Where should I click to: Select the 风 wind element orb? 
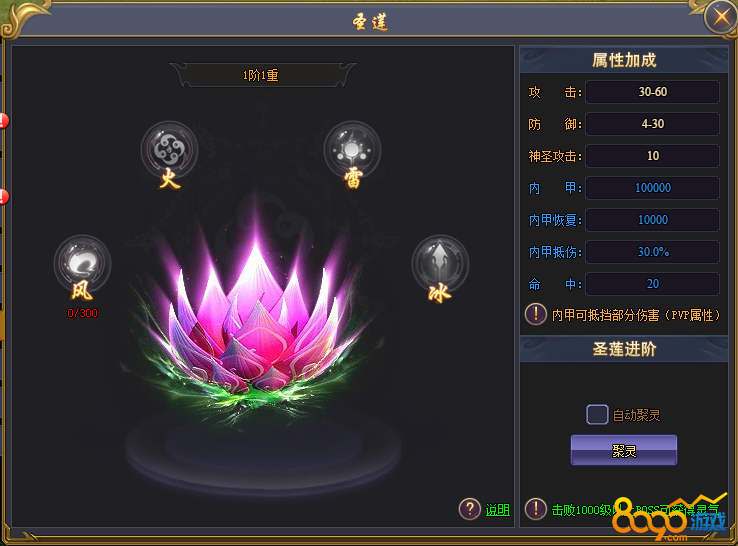coord(82,263)
